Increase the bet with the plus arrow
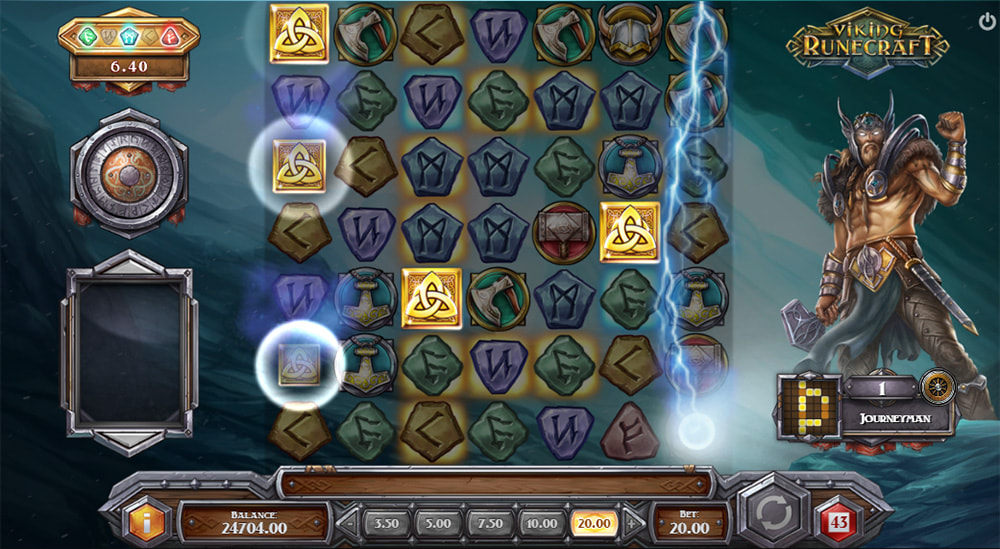The height and width of the screenshot is (549, 1000). coord(630,522)
